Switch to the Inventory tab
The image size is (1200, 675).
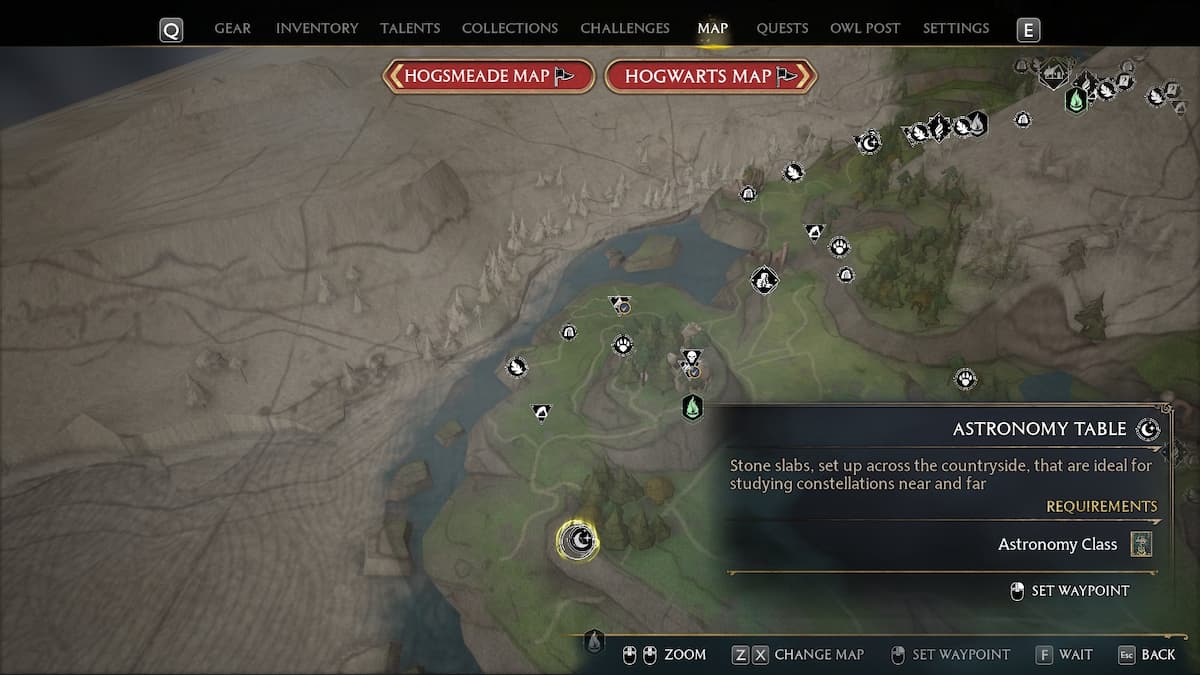(x=317, y=28)
